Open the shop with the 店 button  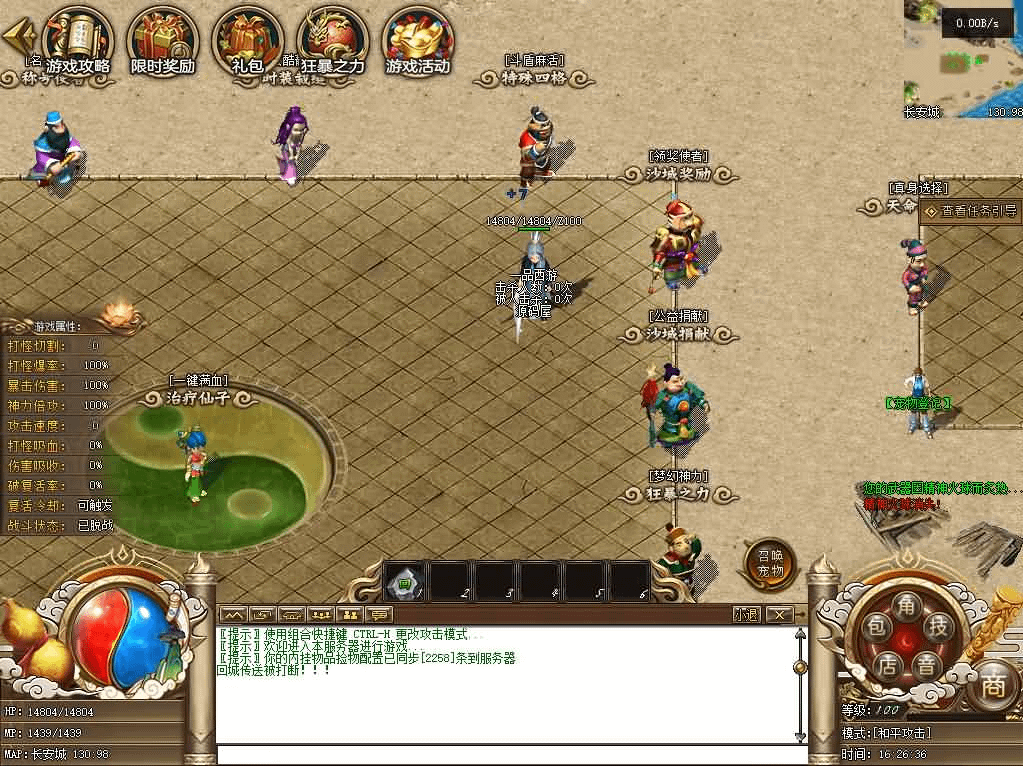pos(886,664)
